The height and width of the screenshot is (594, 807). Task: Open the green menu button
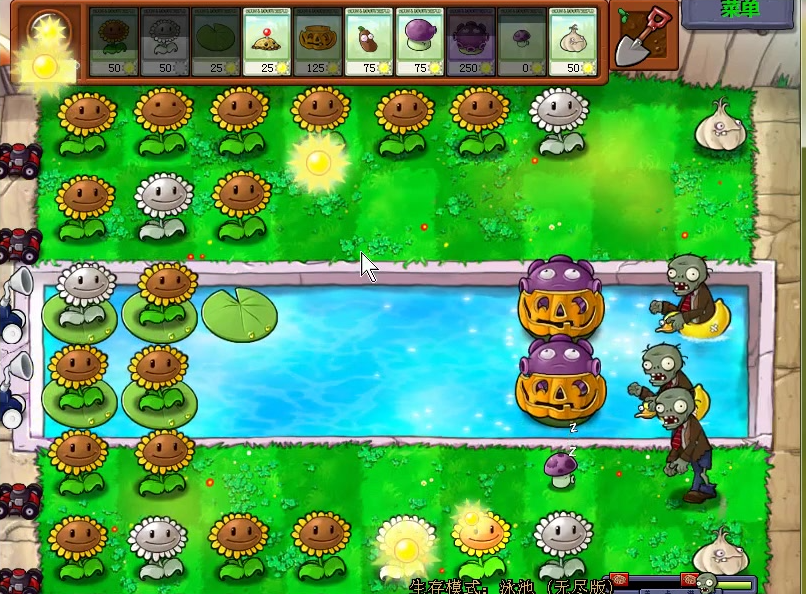[x=744, y=11]
